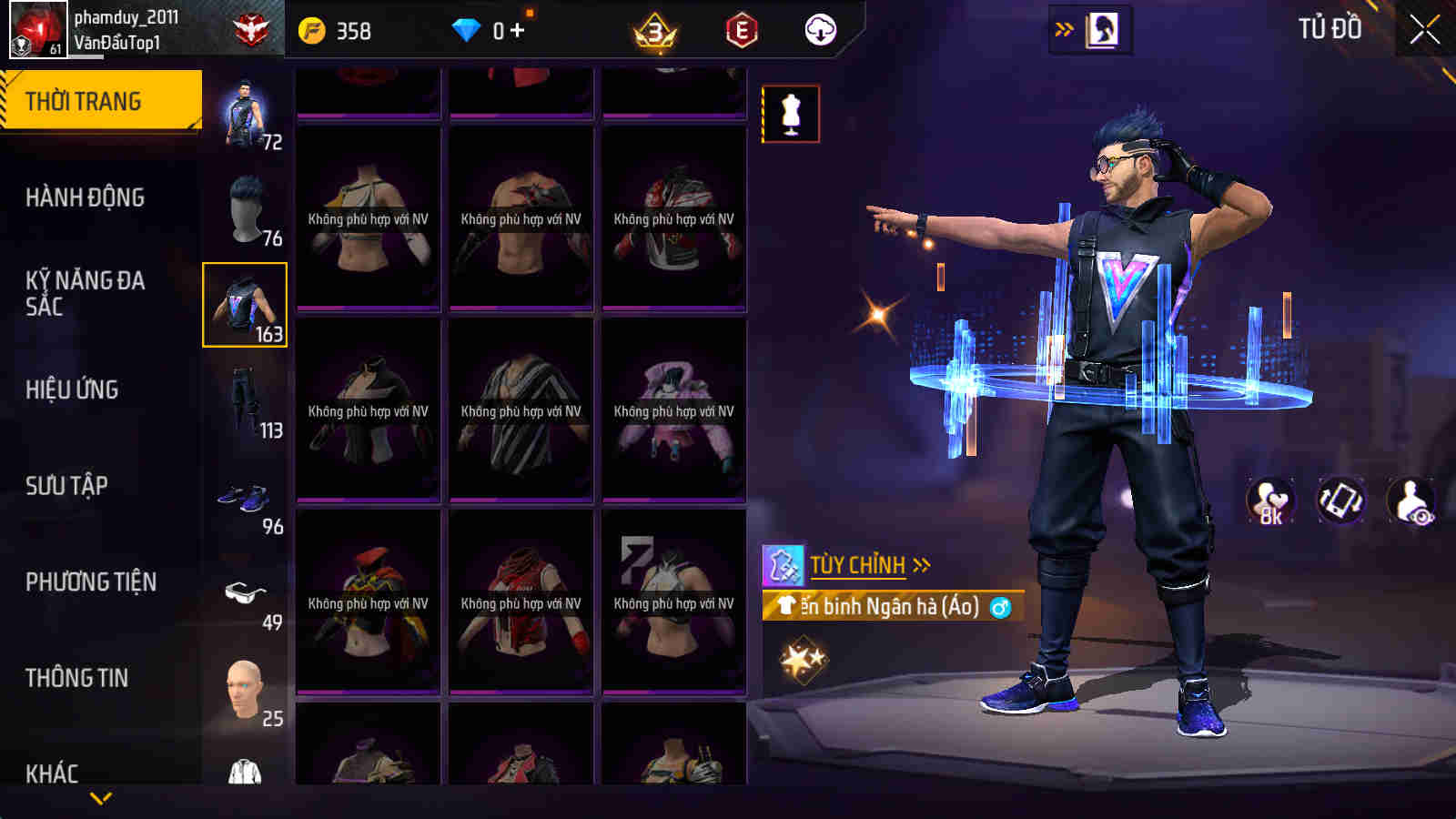This screenshot has width=1456, height=819.
Task: Click the TÙY CHỈNH customize button
Action: click(859, 564)
